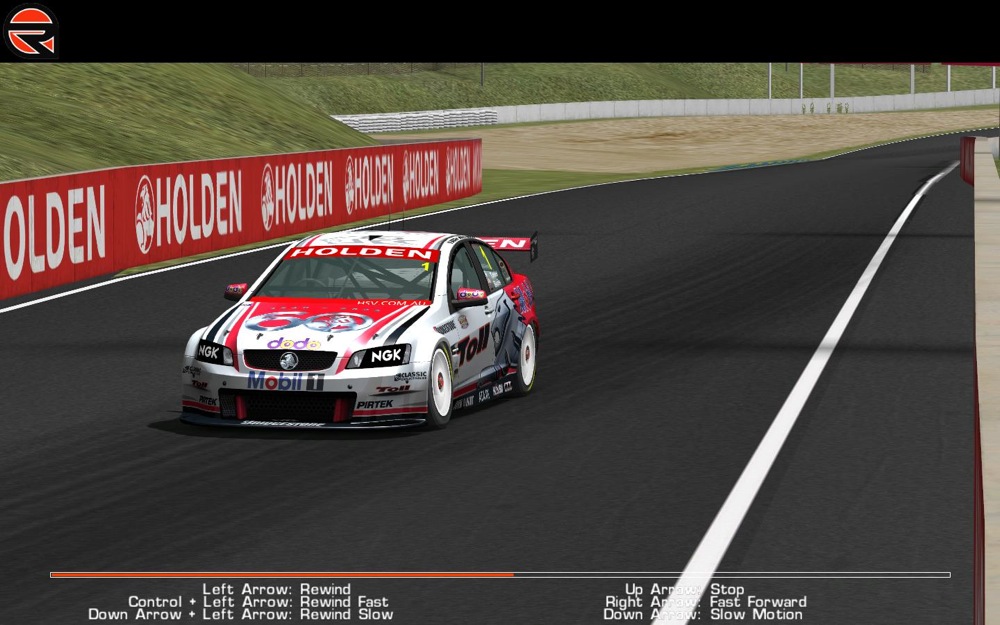Click the replay progress bar
Screen dimensions: 1000x625
coord(500,575)
